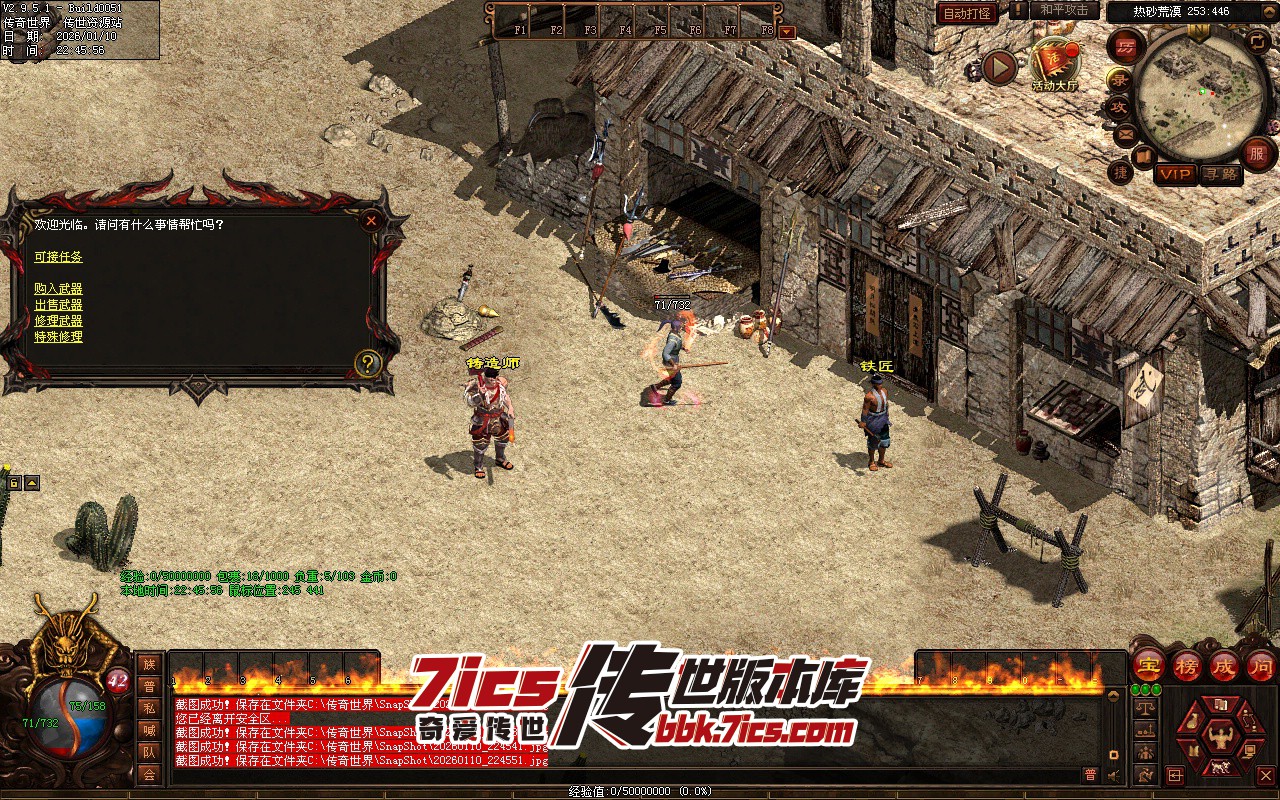
Task: Toggle the 自动打怪 auto-fight button
Action: 967,13
